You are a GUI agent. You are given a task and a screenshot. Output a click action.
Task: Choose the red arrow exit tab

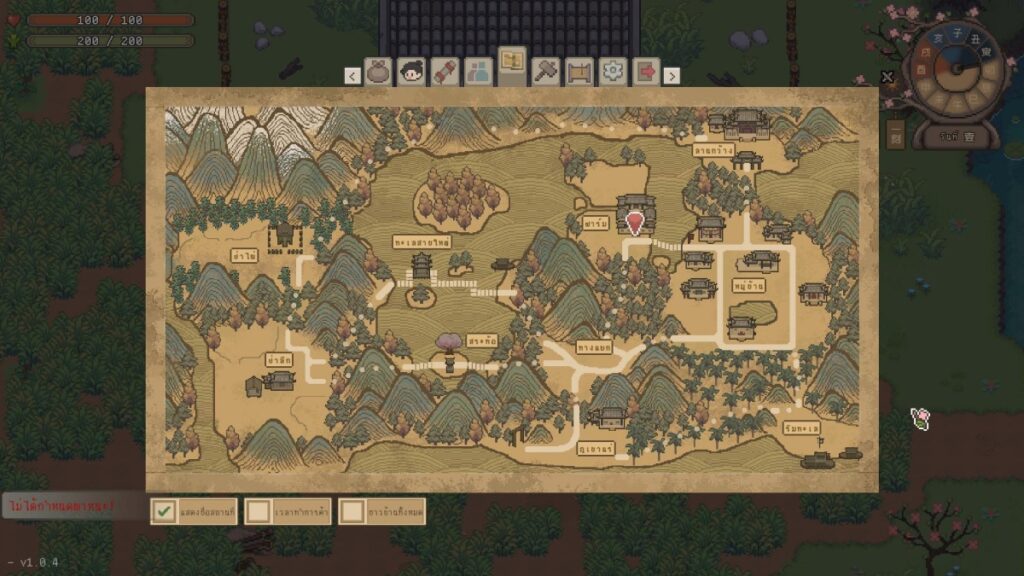[x=645, y=72]
